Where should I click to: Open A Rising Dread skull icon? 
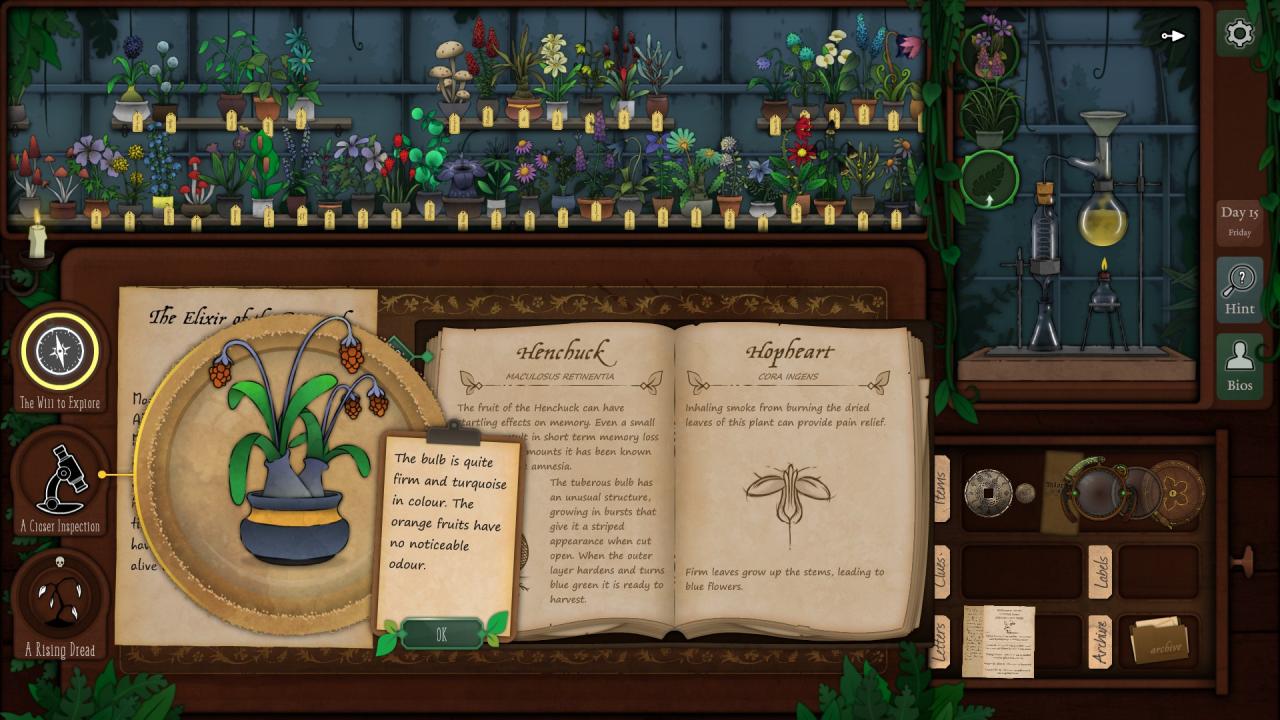(60, 597)
